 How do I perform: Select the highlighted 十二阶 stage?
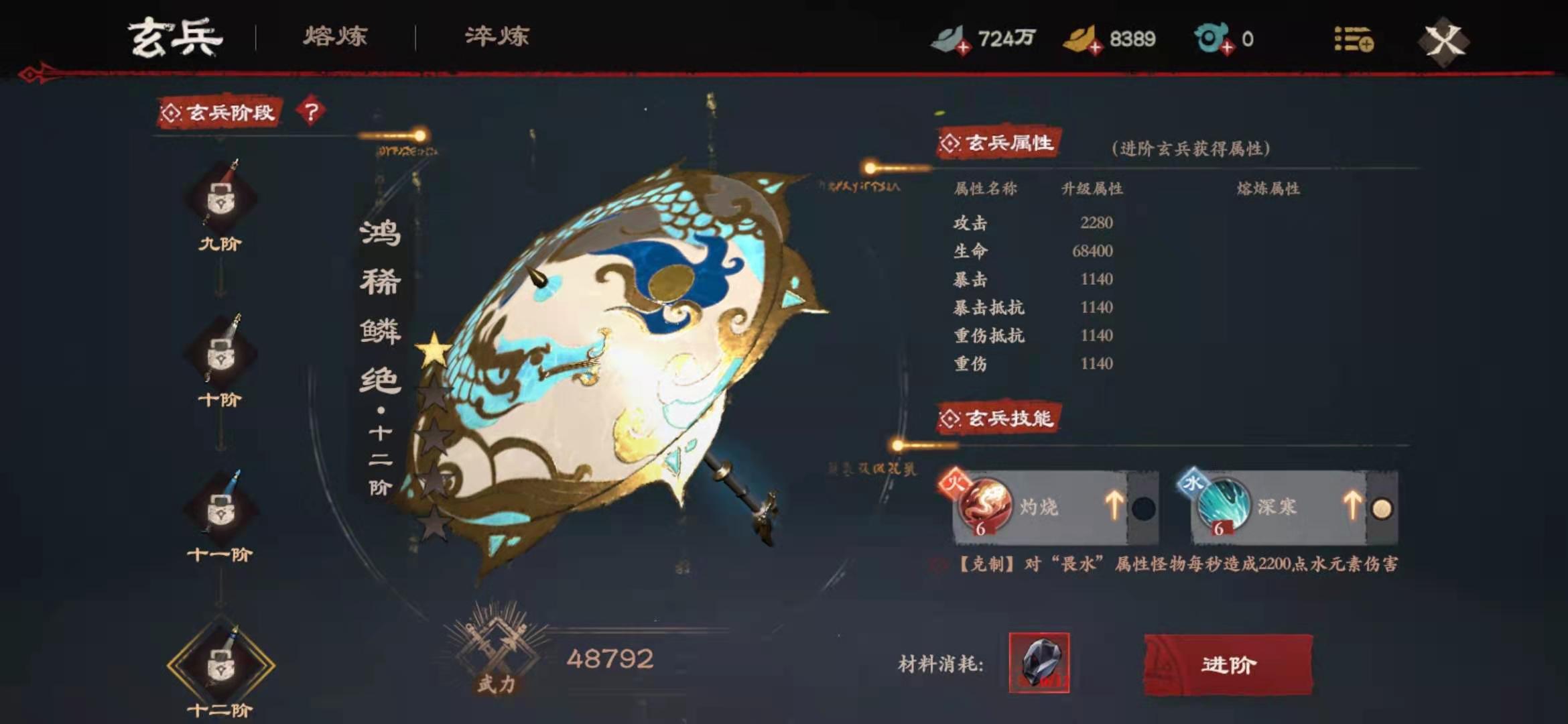pos(220,666)
